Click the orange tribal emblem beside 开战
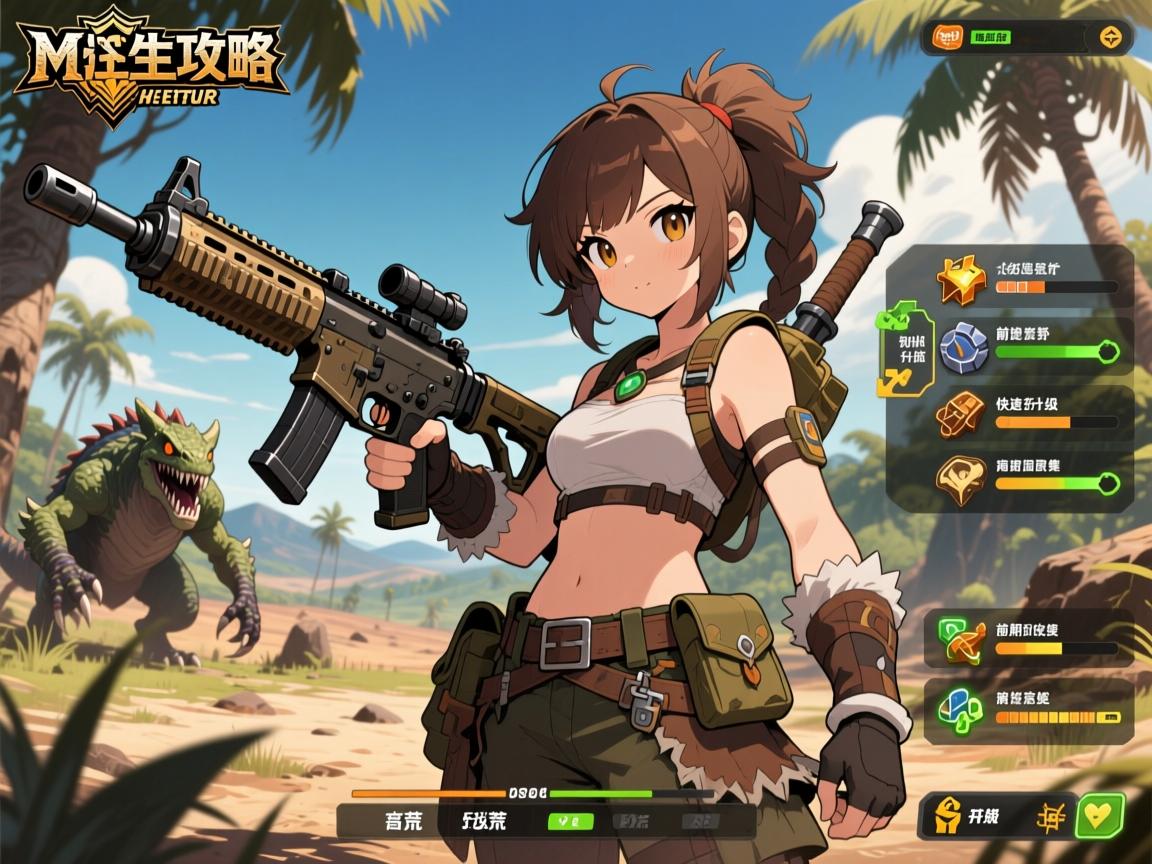Viewport: 1152px width, 864px height. tap(1050, 815)
